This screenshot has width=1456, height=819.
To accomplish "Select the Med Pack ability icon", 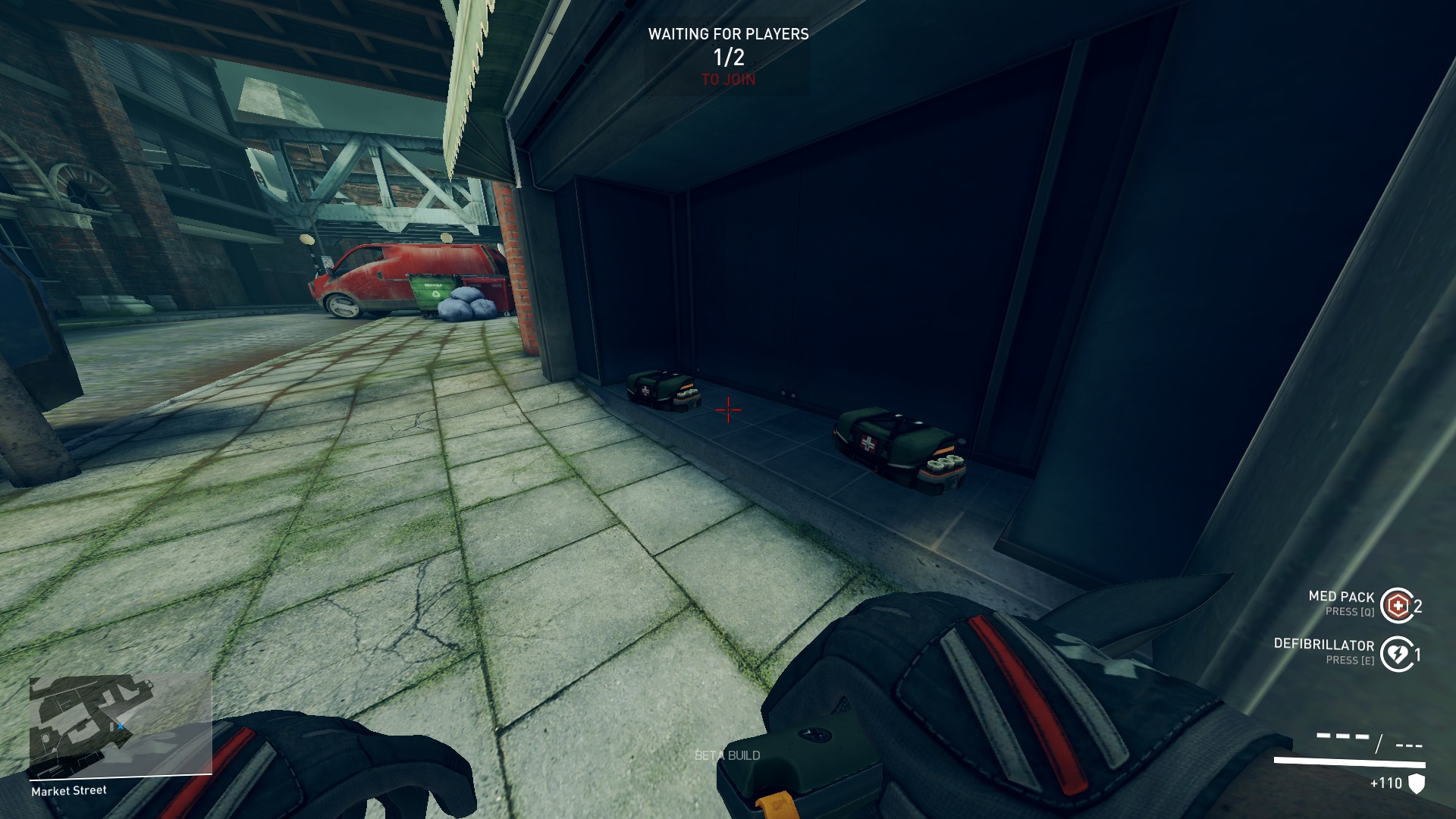I will coord(1397,605).
